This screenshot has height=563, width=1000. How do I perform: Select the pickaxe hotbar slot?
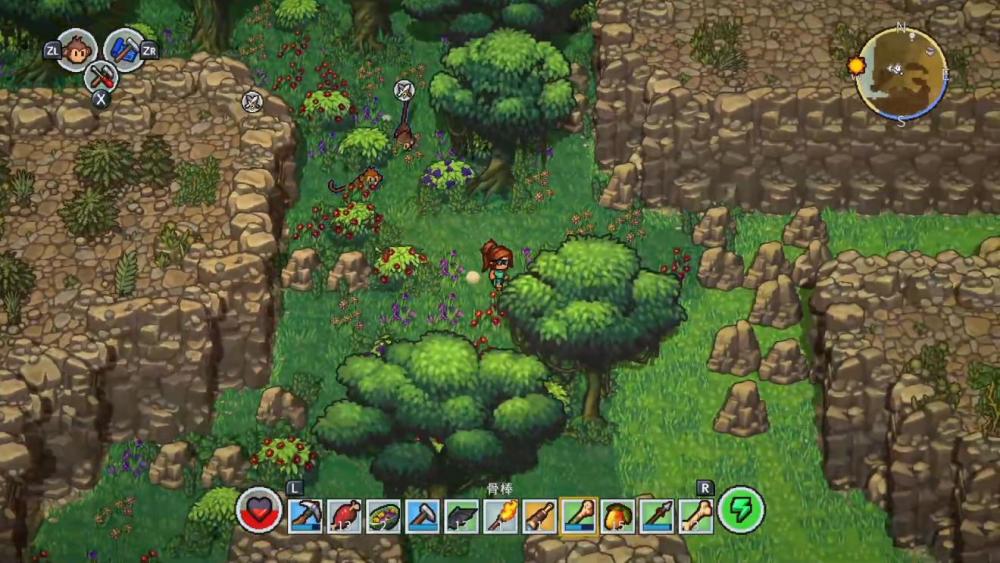coord(305,516)
